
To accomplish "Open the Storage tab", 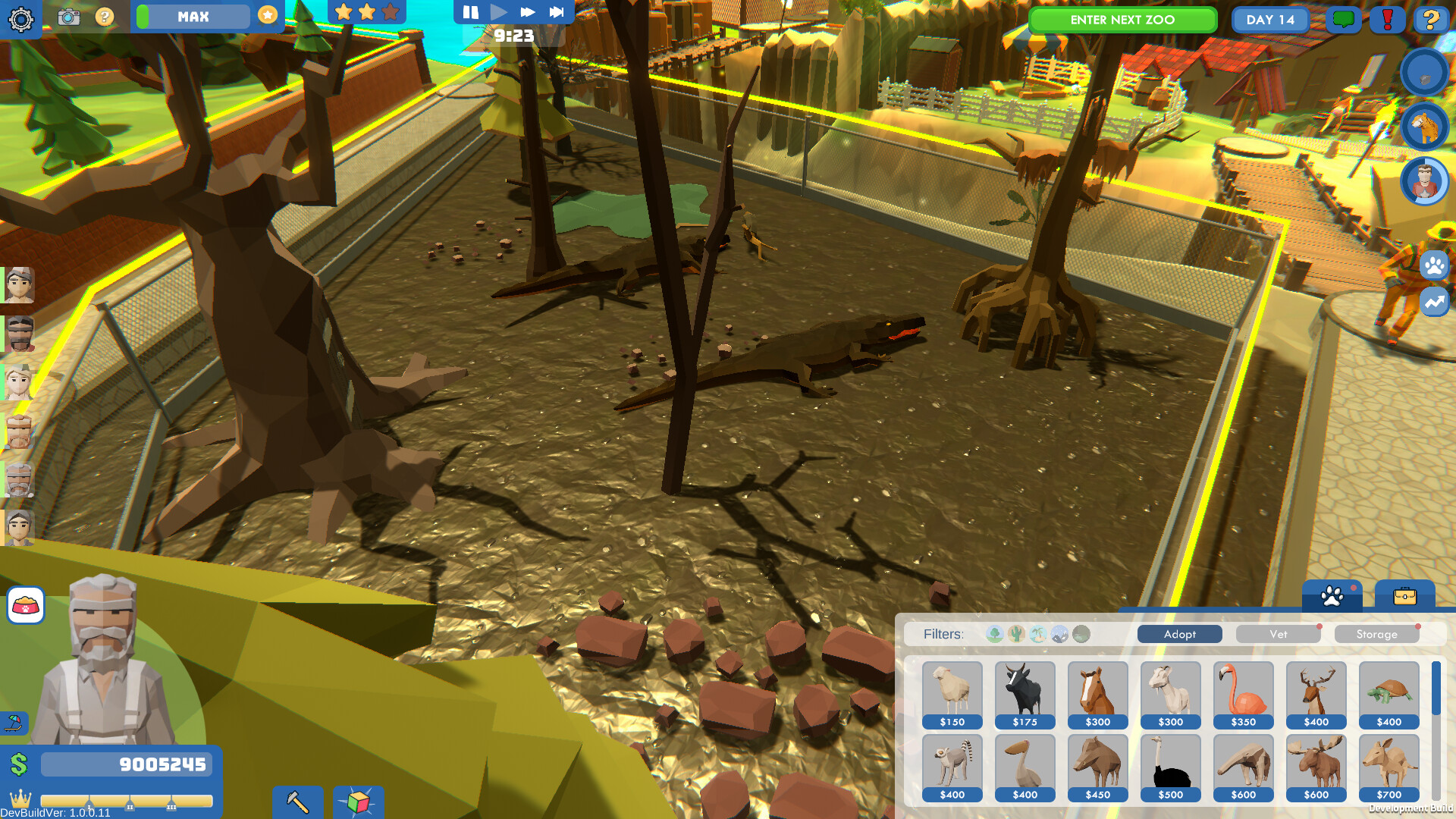I will pos(1376,634).
